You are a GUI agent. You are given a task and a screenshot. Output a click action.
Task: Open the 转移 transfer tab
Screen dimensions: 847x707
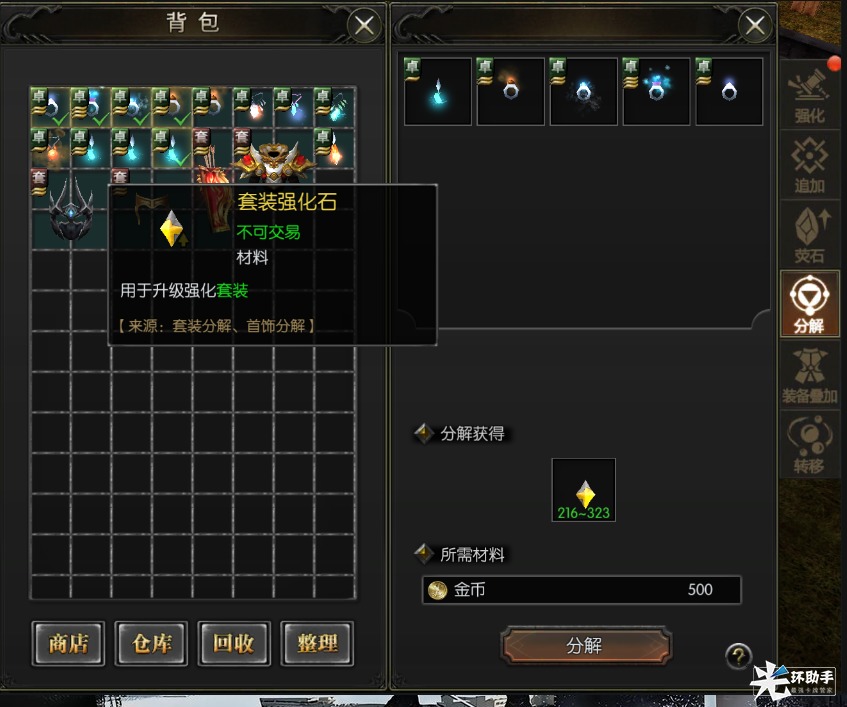coord(809,445)
